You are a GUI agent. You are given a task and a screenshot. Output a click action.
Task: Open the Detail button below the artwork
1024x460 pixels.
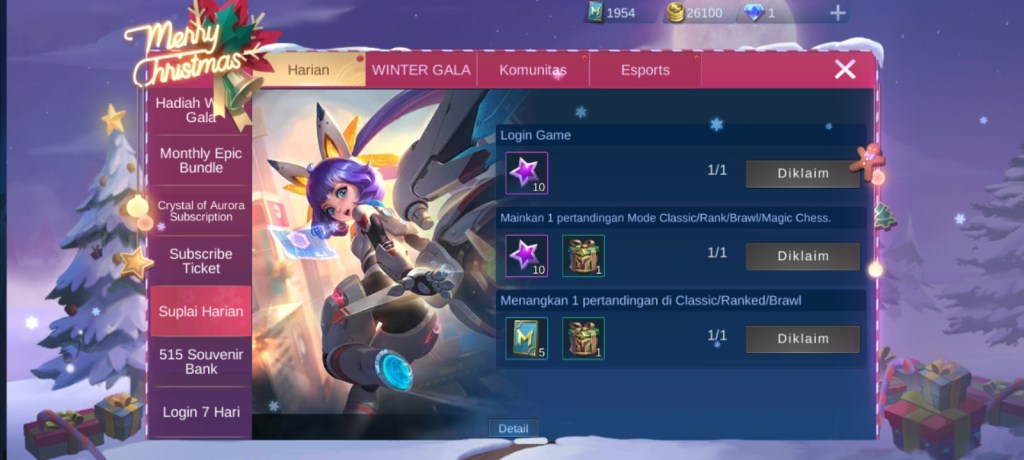pos(514,428)
